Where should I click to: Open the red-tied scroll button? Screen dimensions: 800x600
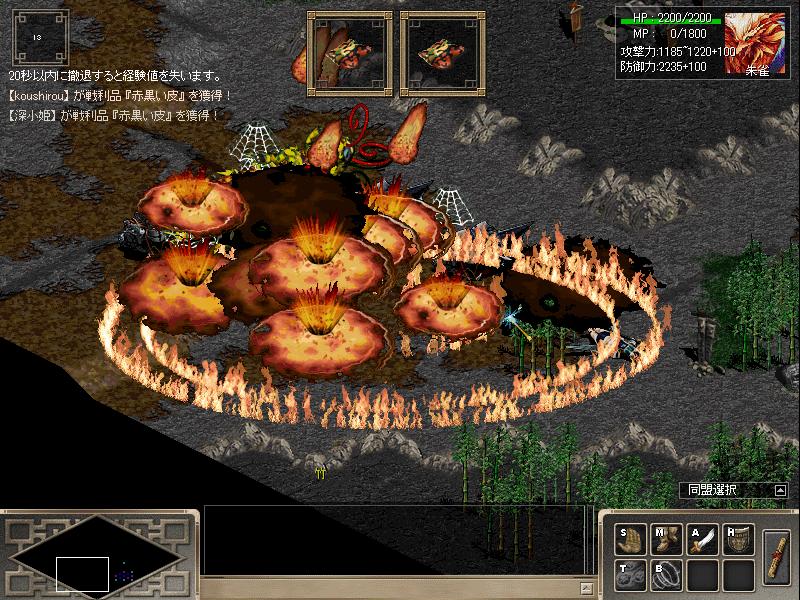coord(776,556)
